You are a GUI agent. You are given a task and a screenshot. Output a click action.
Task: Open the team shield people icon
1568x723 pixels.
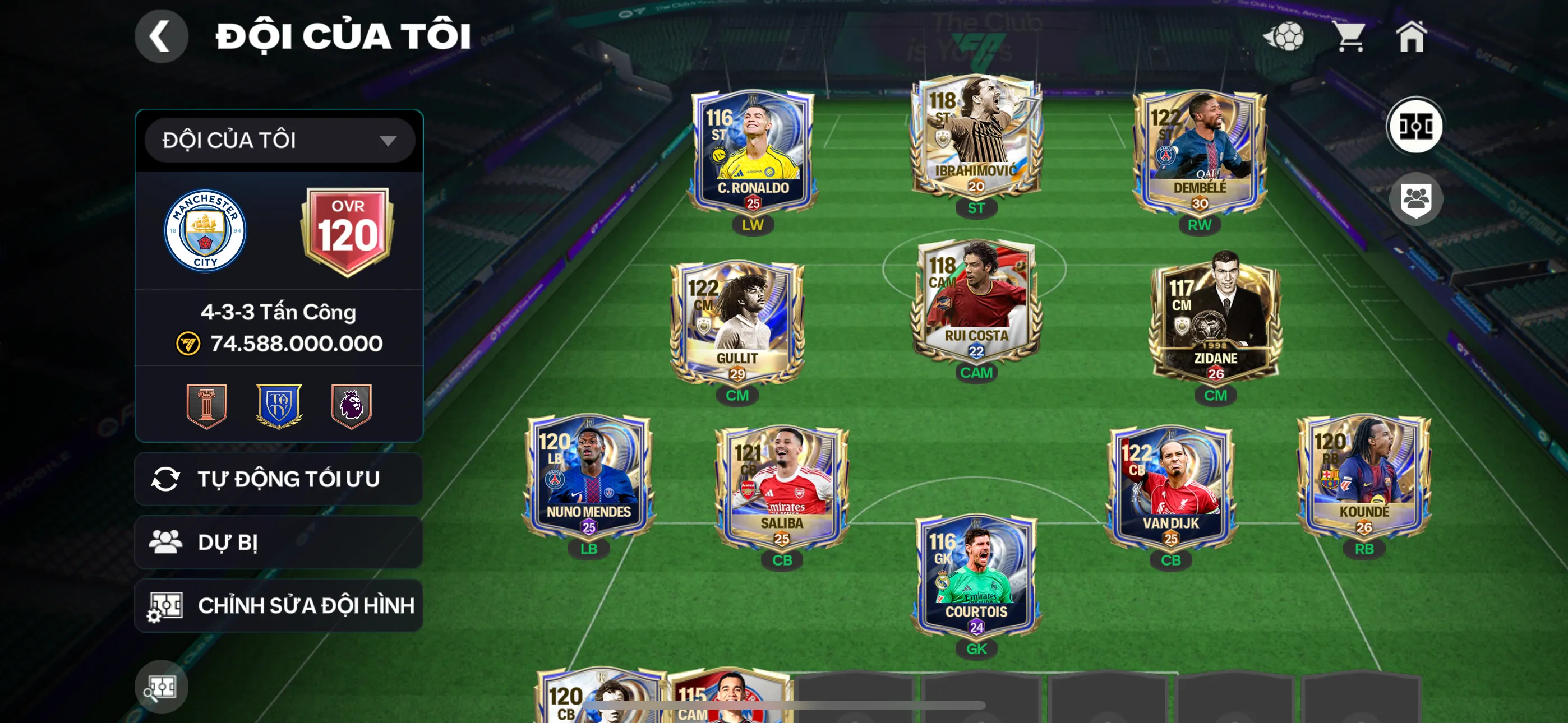[x=1414, y=198]
